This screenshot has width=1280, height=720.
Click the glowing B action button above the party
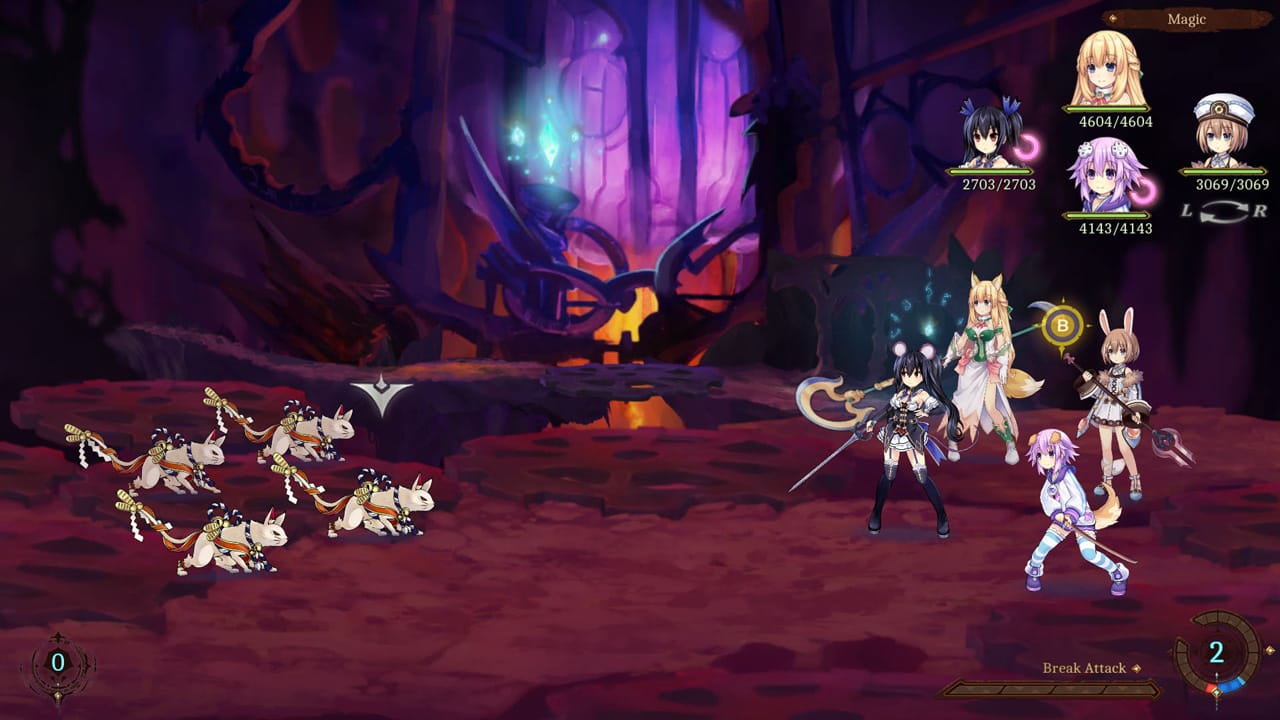coord(1064,323)
